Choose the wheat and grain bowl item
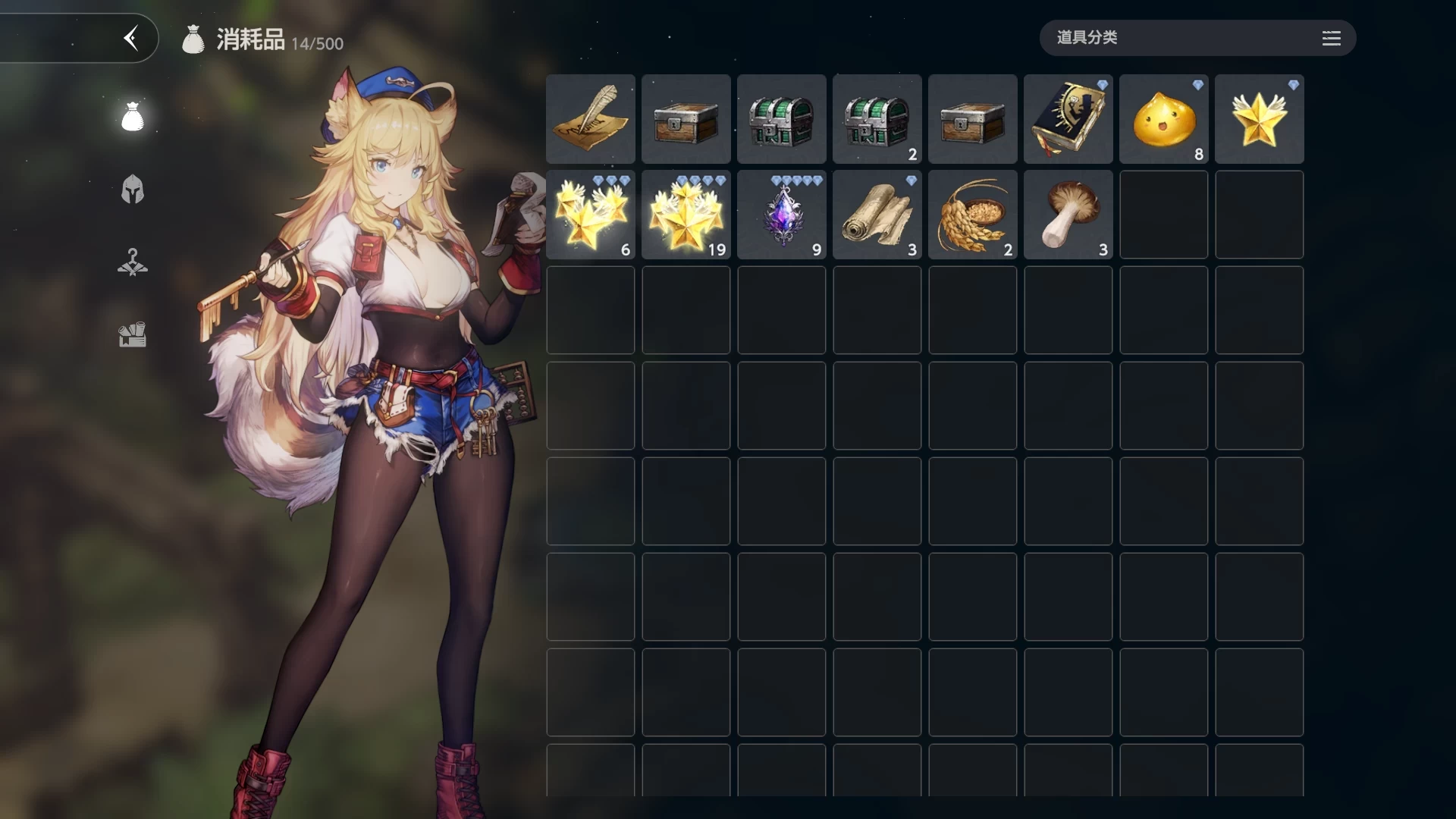Viewport: 1456px width, 819px height. click(x=973, y=215)
